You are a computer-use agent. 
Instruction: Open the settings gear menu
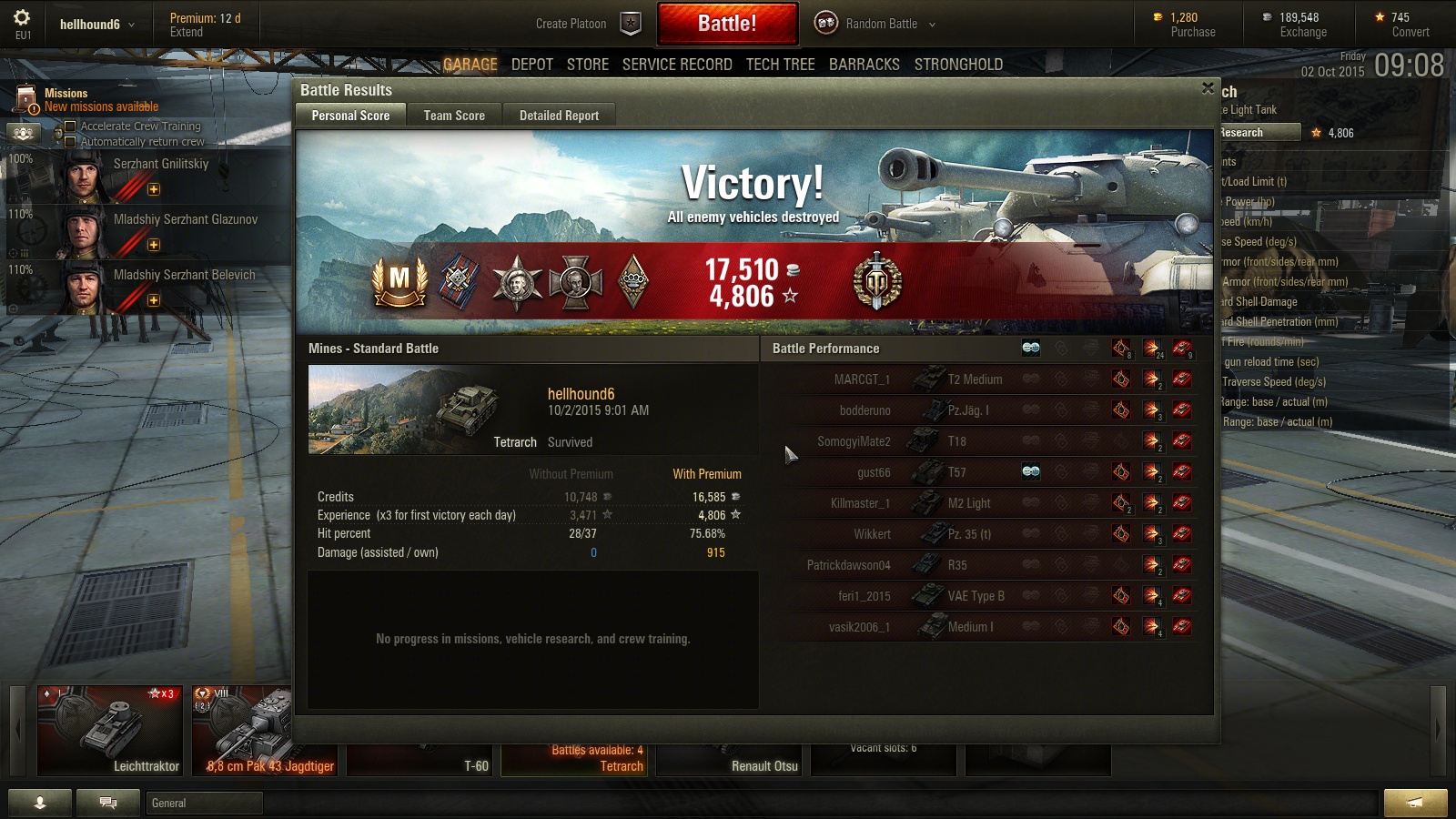22,18
